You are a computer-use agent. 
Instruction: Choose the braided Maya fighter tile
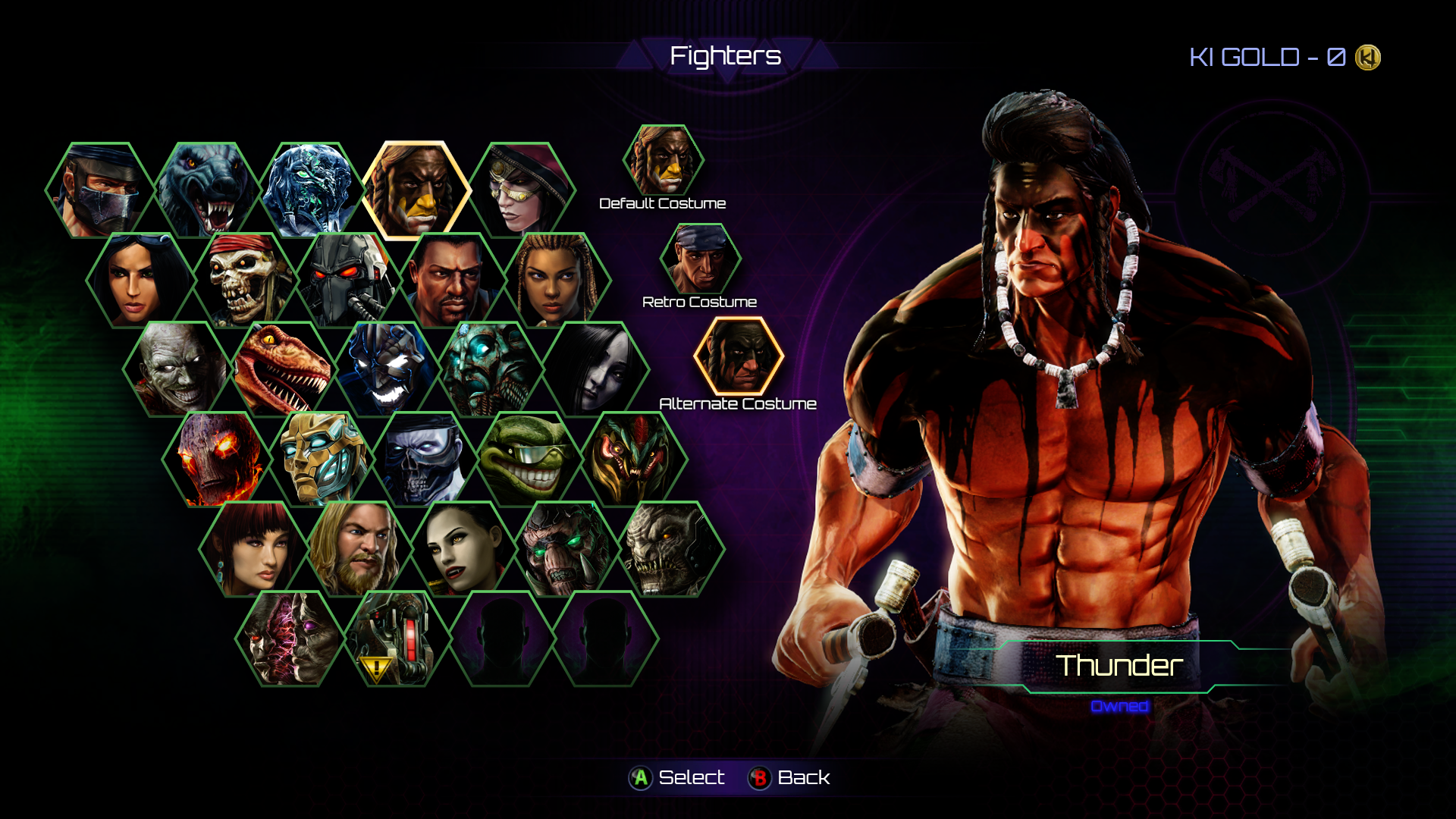[558, 281]
